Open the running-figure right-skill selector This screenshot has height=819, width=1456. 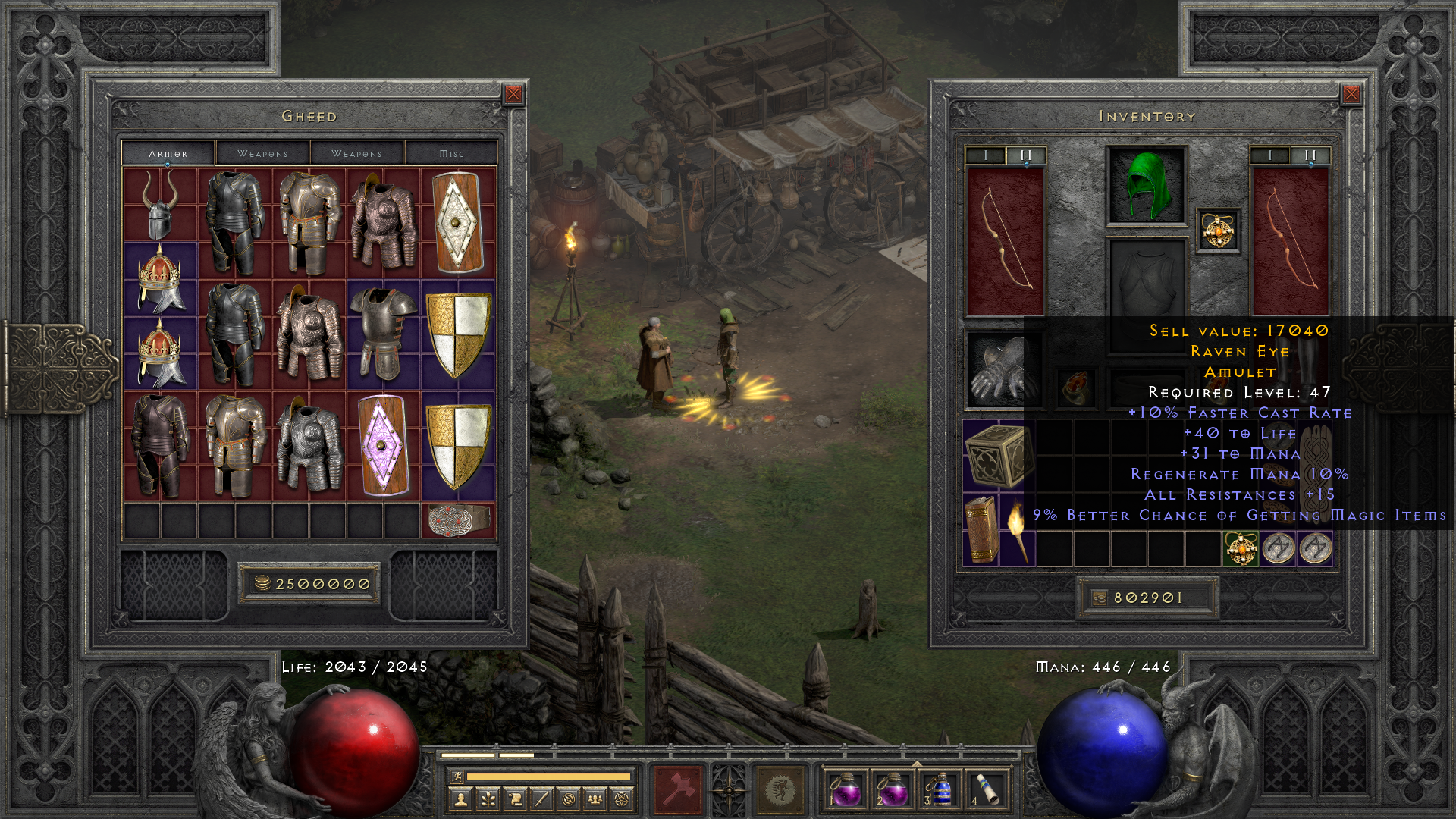pyautogui.click(x=780, y=789)
